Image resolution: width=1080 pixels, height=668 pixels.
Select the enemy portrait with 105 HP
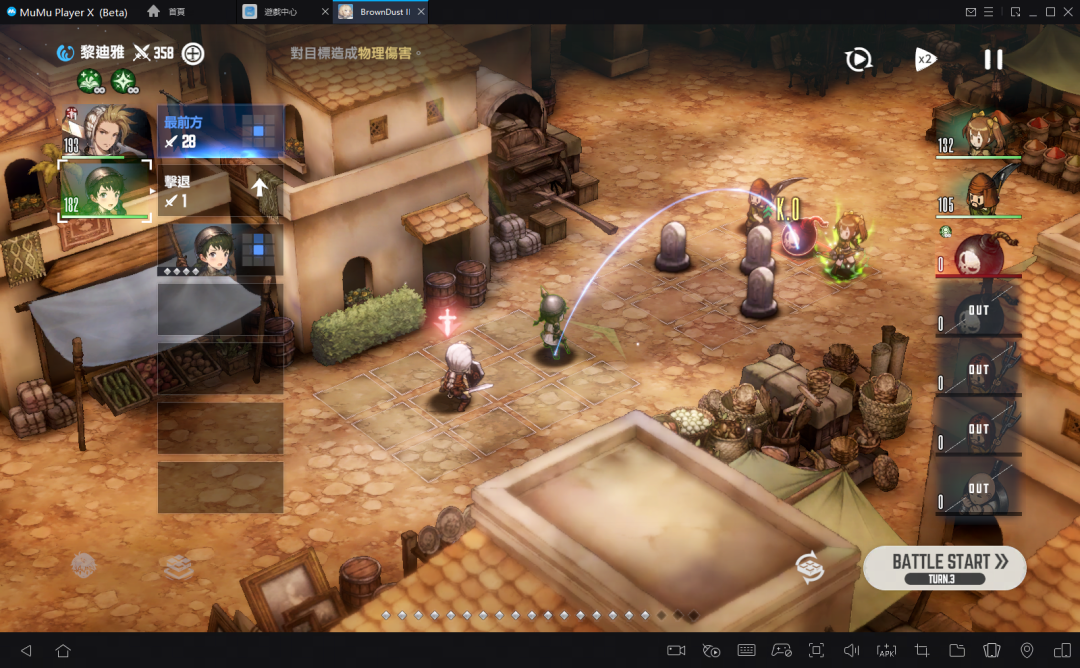[x=978, y=191]
